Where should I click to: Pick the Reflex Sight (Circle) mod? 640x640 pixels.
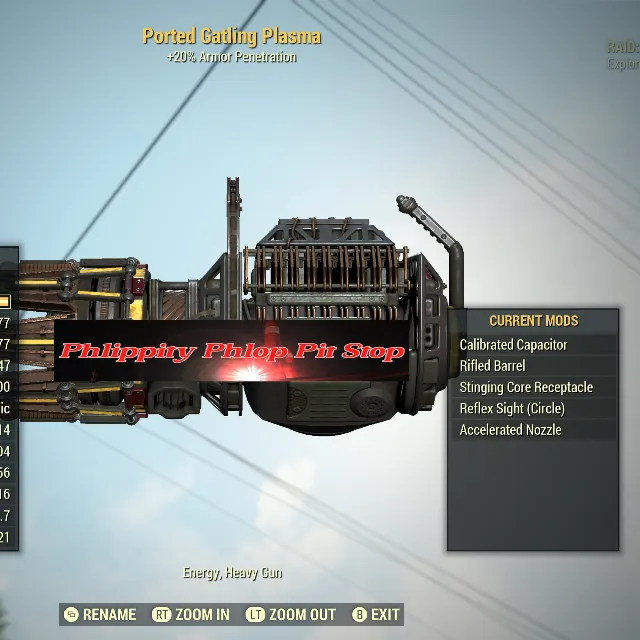[512, 408]
